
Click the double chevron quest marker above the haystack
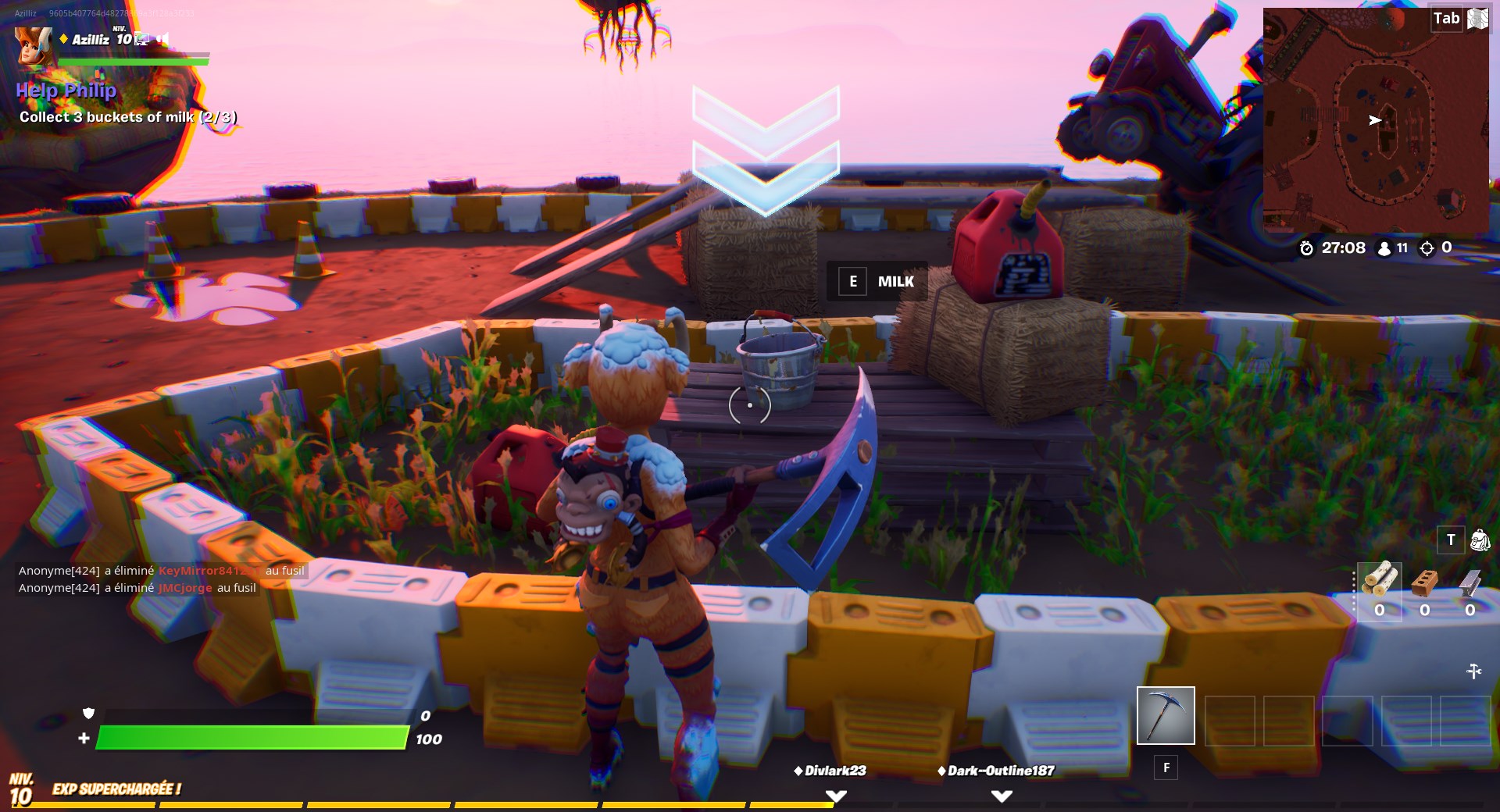pos(766,148)
